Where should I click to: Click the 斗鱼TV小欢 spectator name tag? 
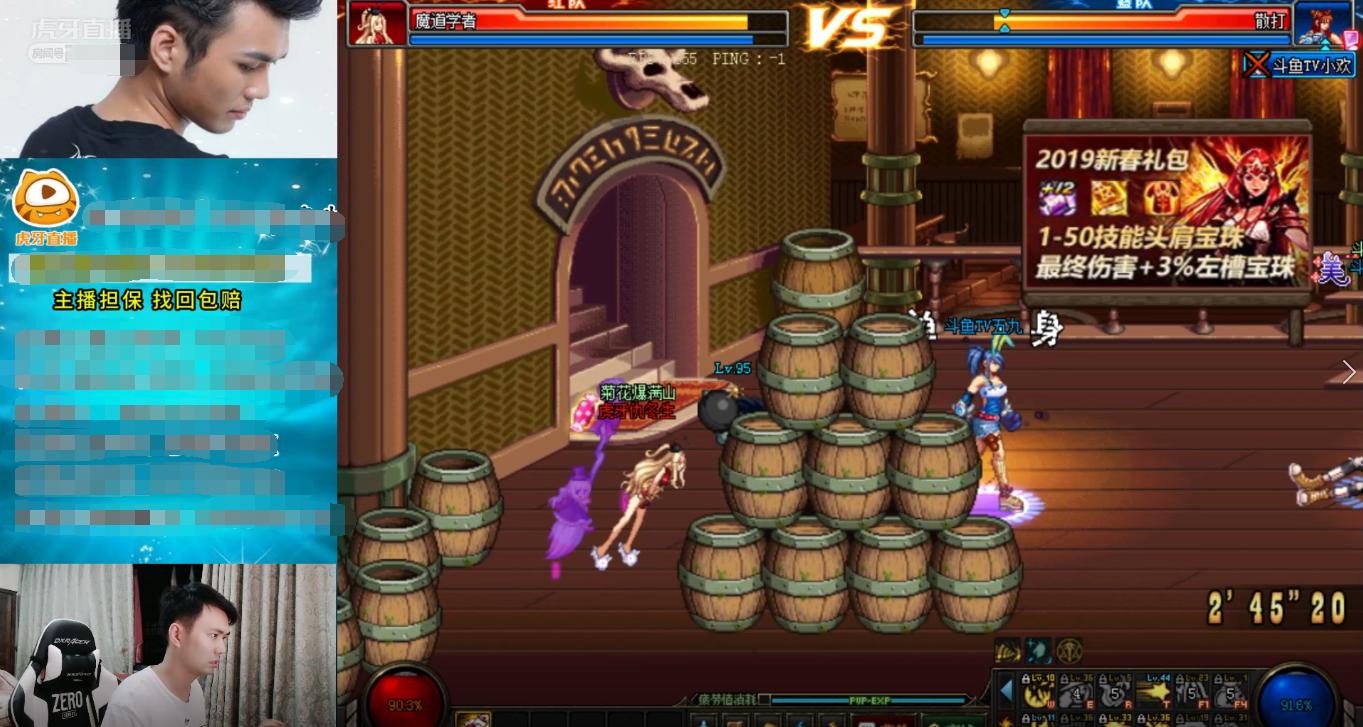click(1299, 65)
